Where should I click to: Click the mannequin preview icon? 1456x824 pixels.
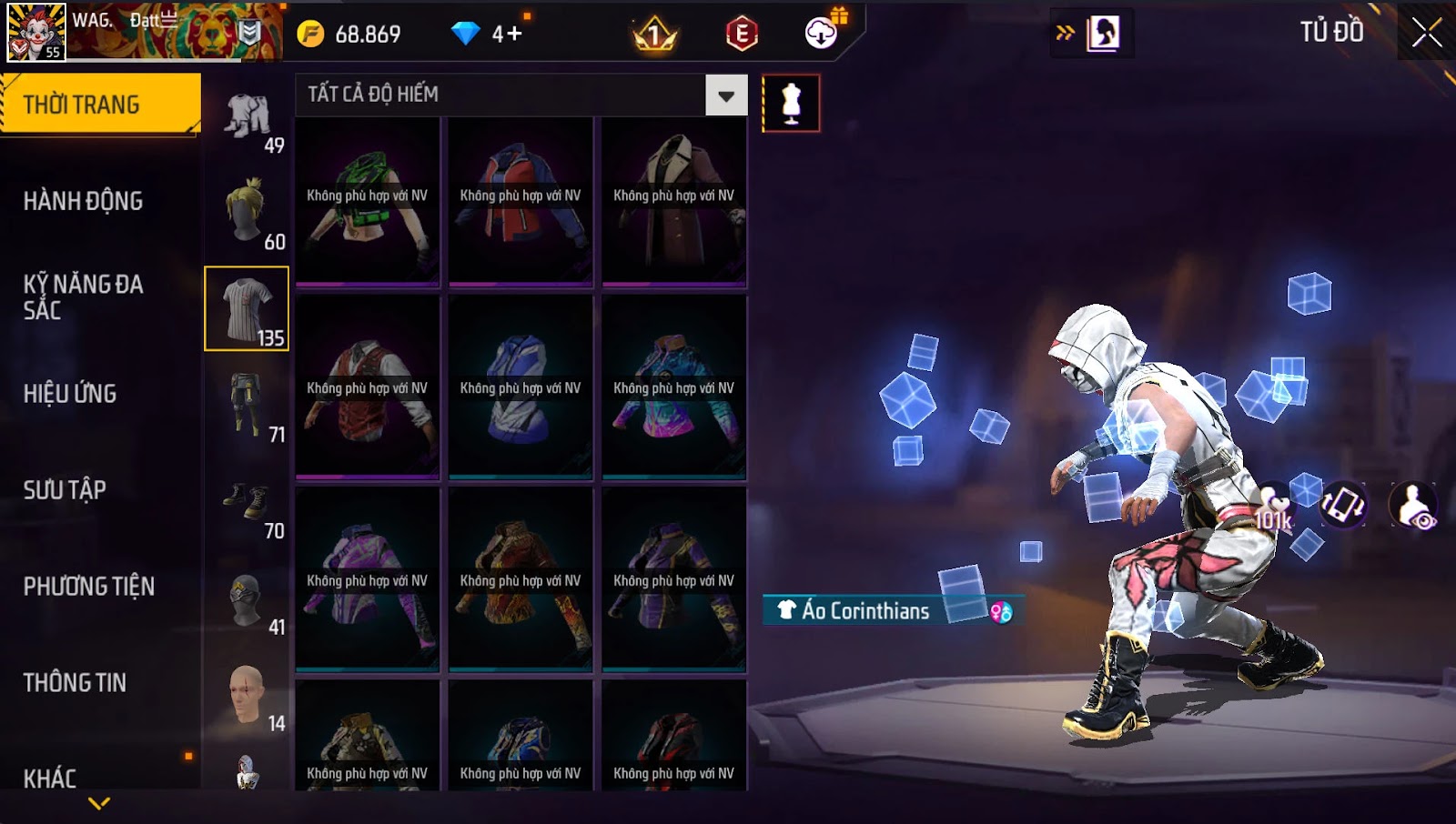pyautogui.click(x=791, y=103)
